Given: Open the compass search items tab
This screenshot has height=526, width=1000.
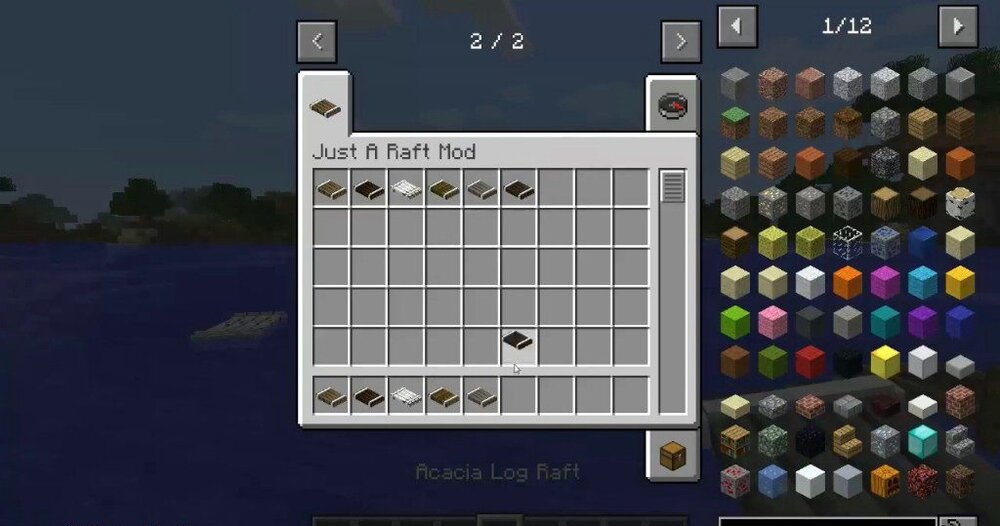Looking at the screenshot, I should pos(671,106).
